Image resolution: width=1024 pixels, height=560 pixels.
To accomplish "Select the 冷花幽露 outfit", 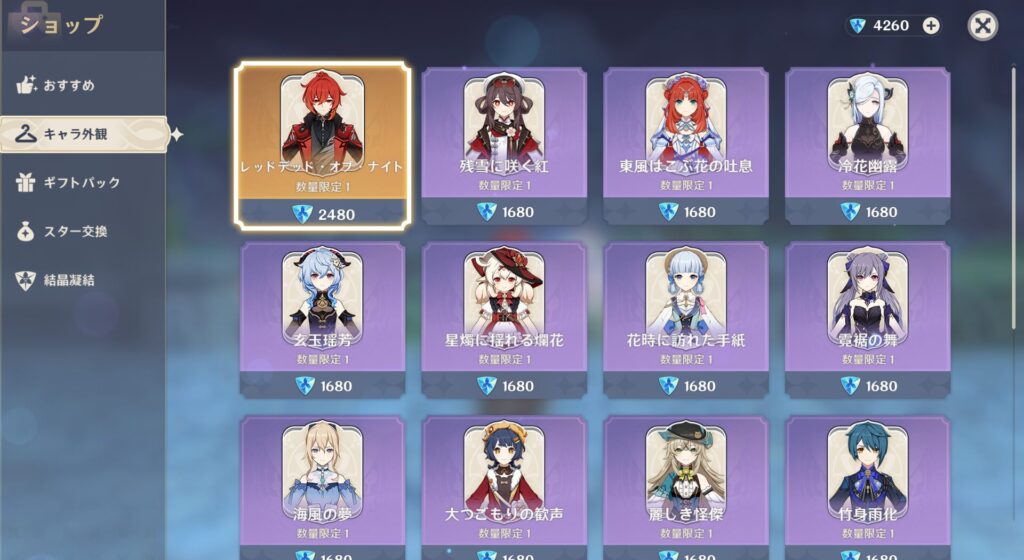I will [867, 145].
